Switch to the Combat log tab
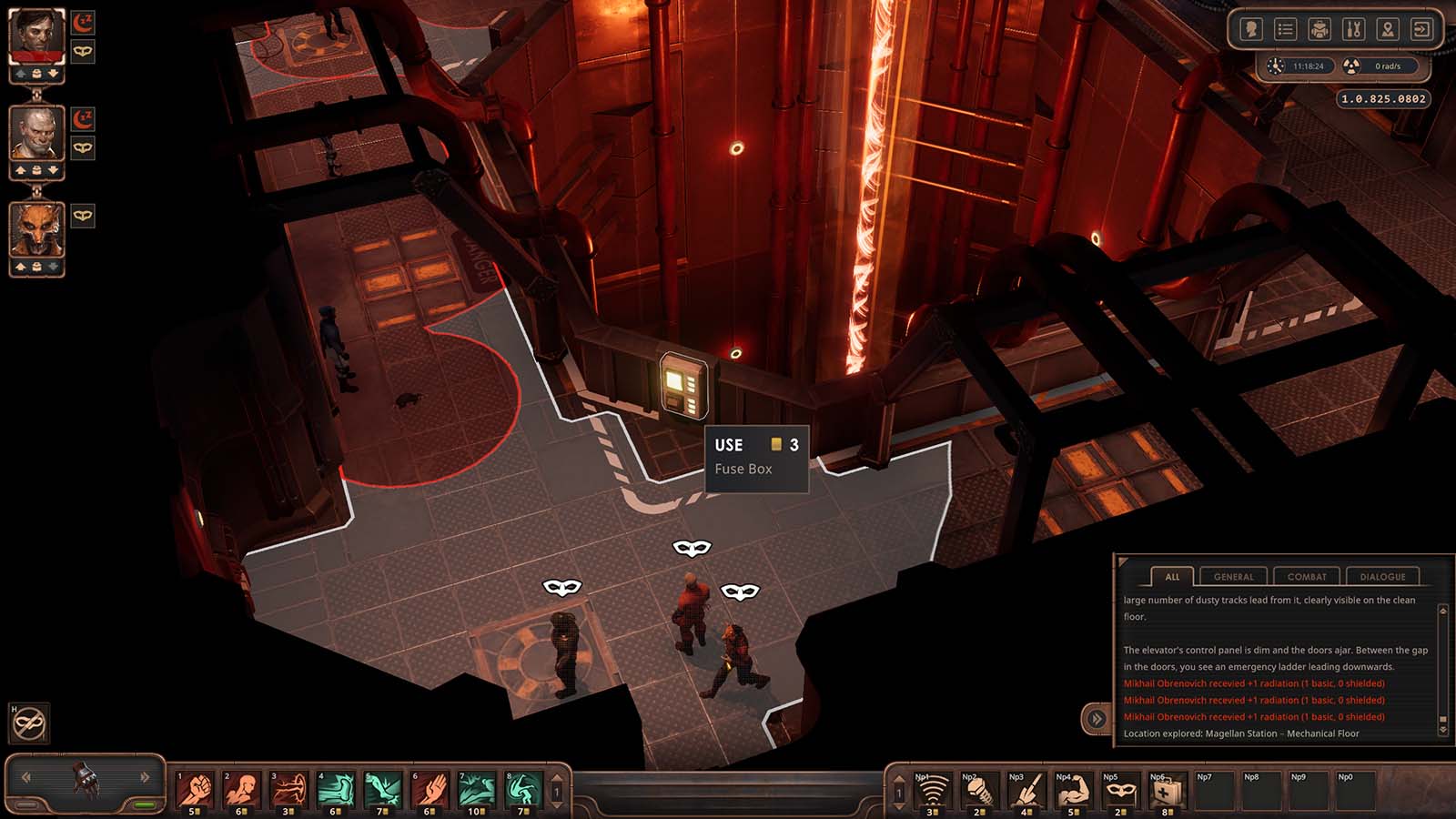This screenshot has width=1456, height=819. point(1307,577)
